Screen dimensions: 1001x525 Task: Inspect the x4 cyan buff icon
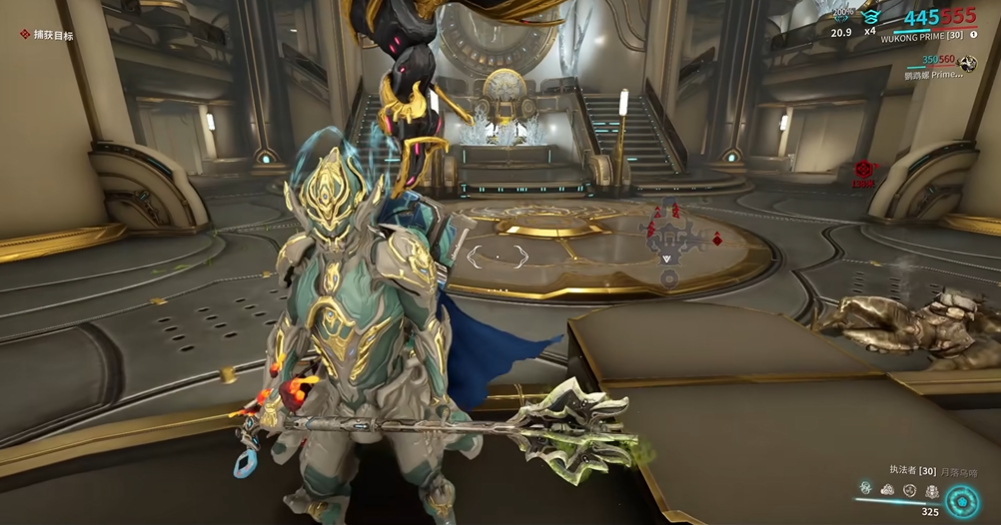870,17
